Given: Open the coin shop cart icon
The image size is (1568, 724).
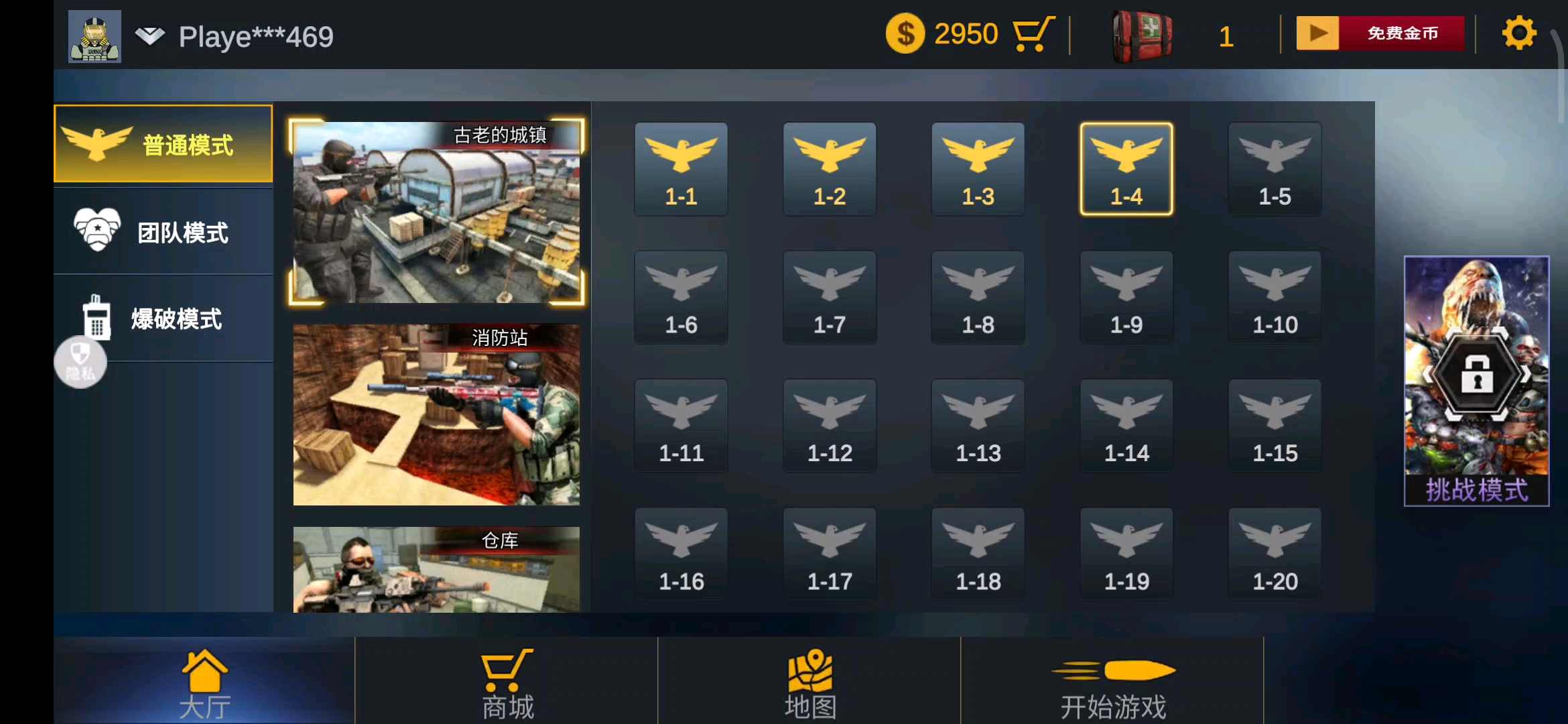Looking at the screenshot, I should point(1033,34).
